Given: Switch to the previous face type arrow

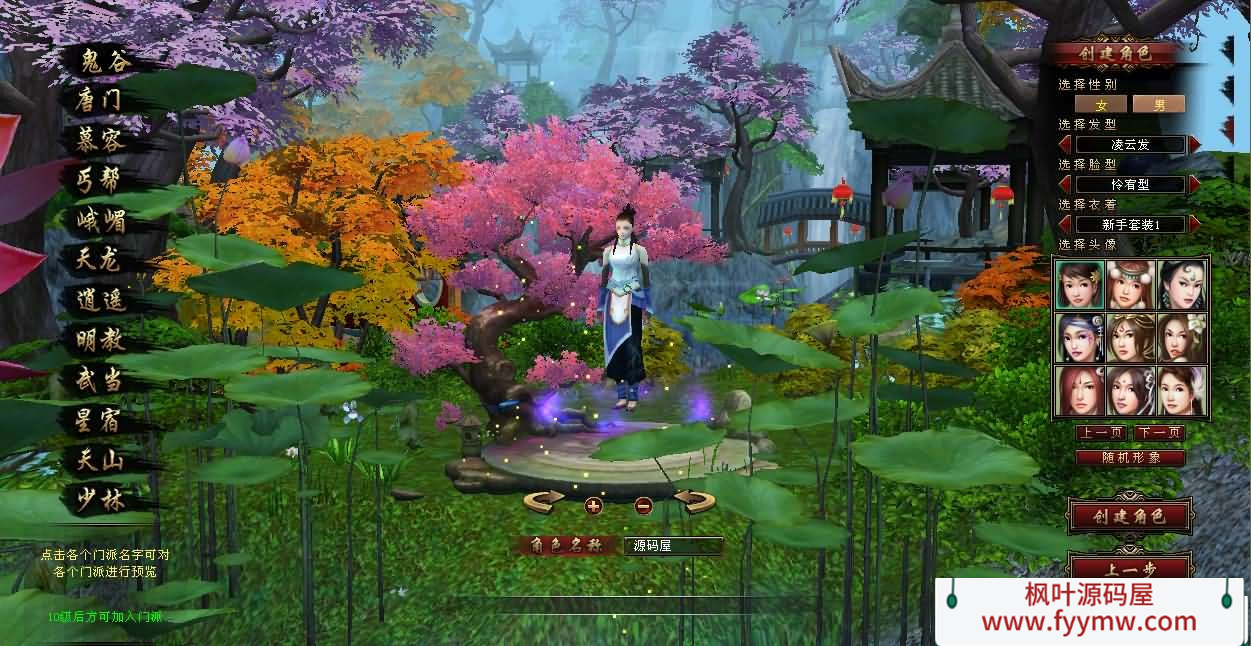Looking at the screenshot, I should click(x=1065, y=184).
